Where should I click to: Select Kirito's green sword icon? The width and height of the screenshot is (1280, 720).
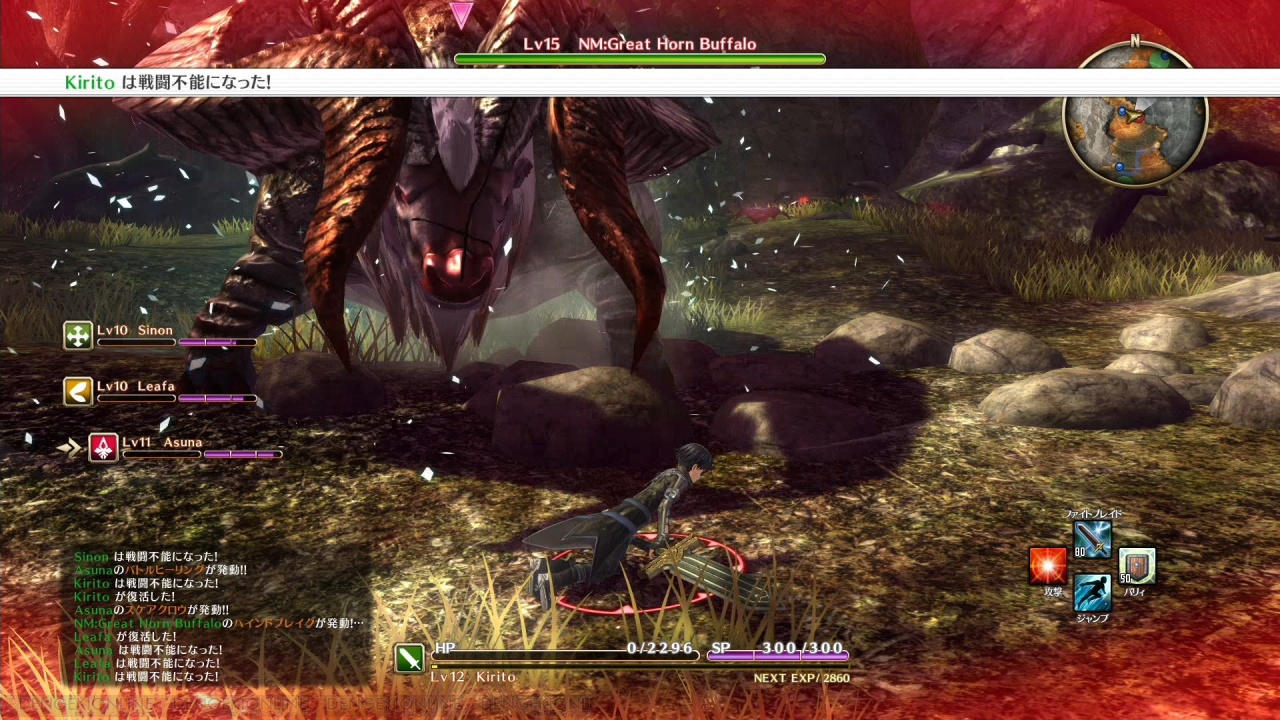click(409, 658)
